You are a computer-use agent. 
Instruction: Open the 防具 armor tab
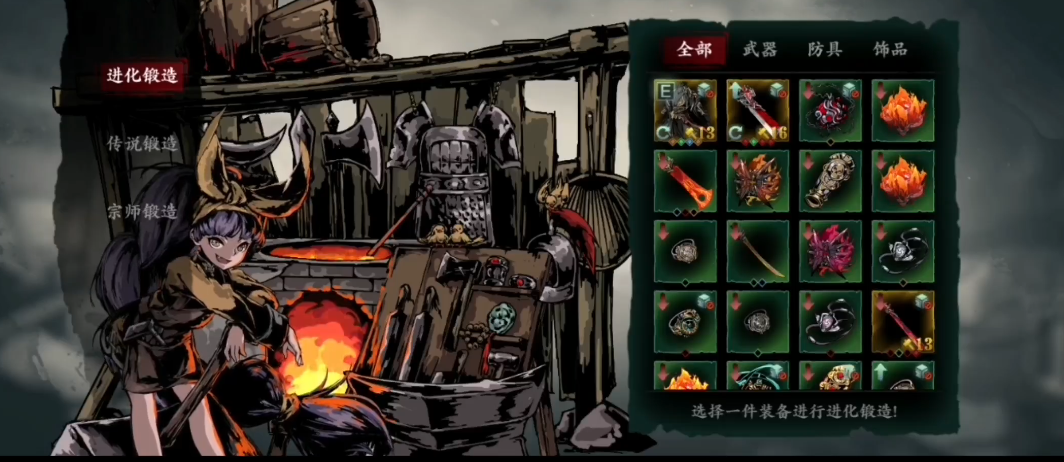825,49
